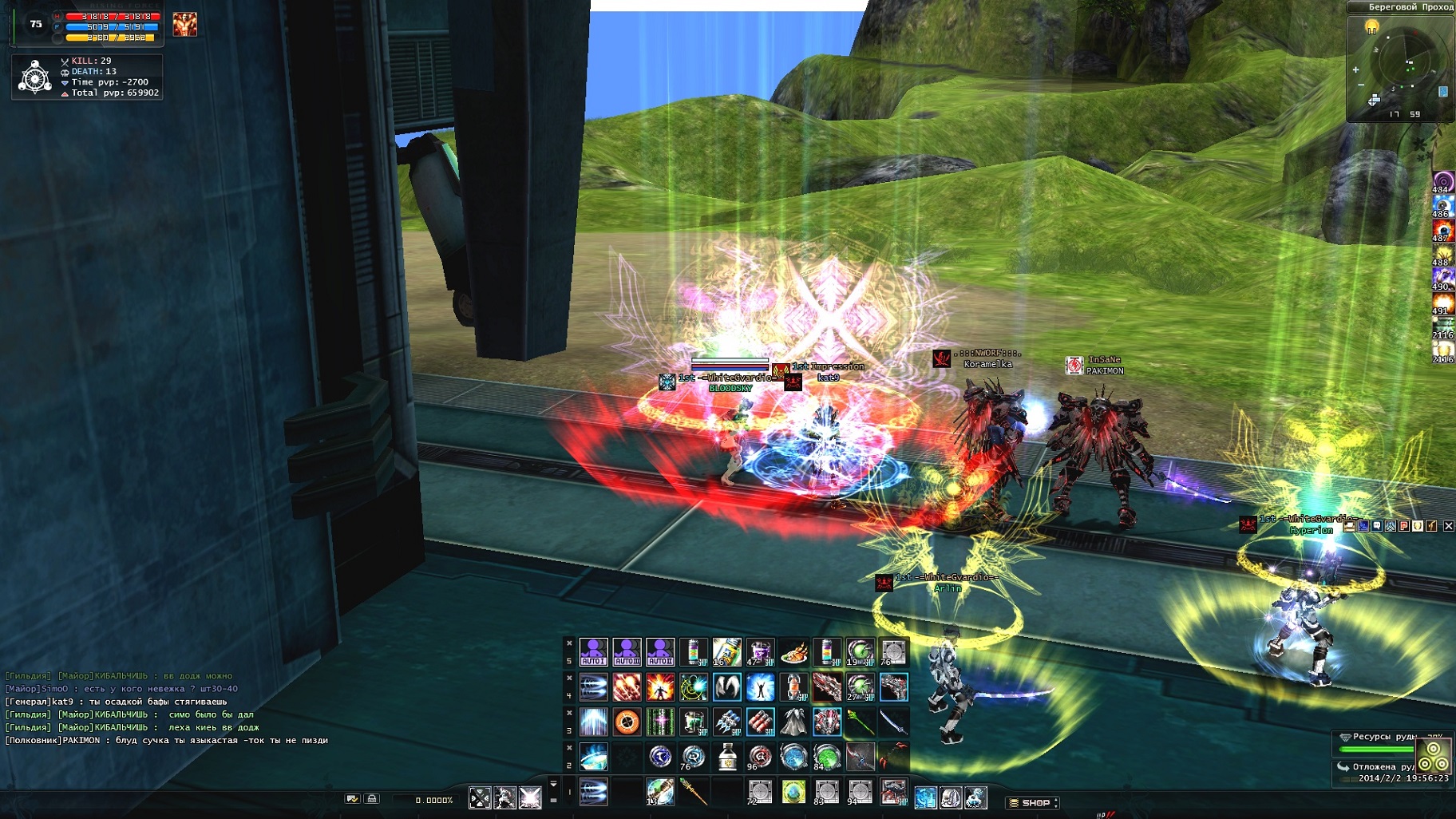Select the red ammo cartridges slot
The width and height of the screenshot is (1456, 819).
(760, 722)
